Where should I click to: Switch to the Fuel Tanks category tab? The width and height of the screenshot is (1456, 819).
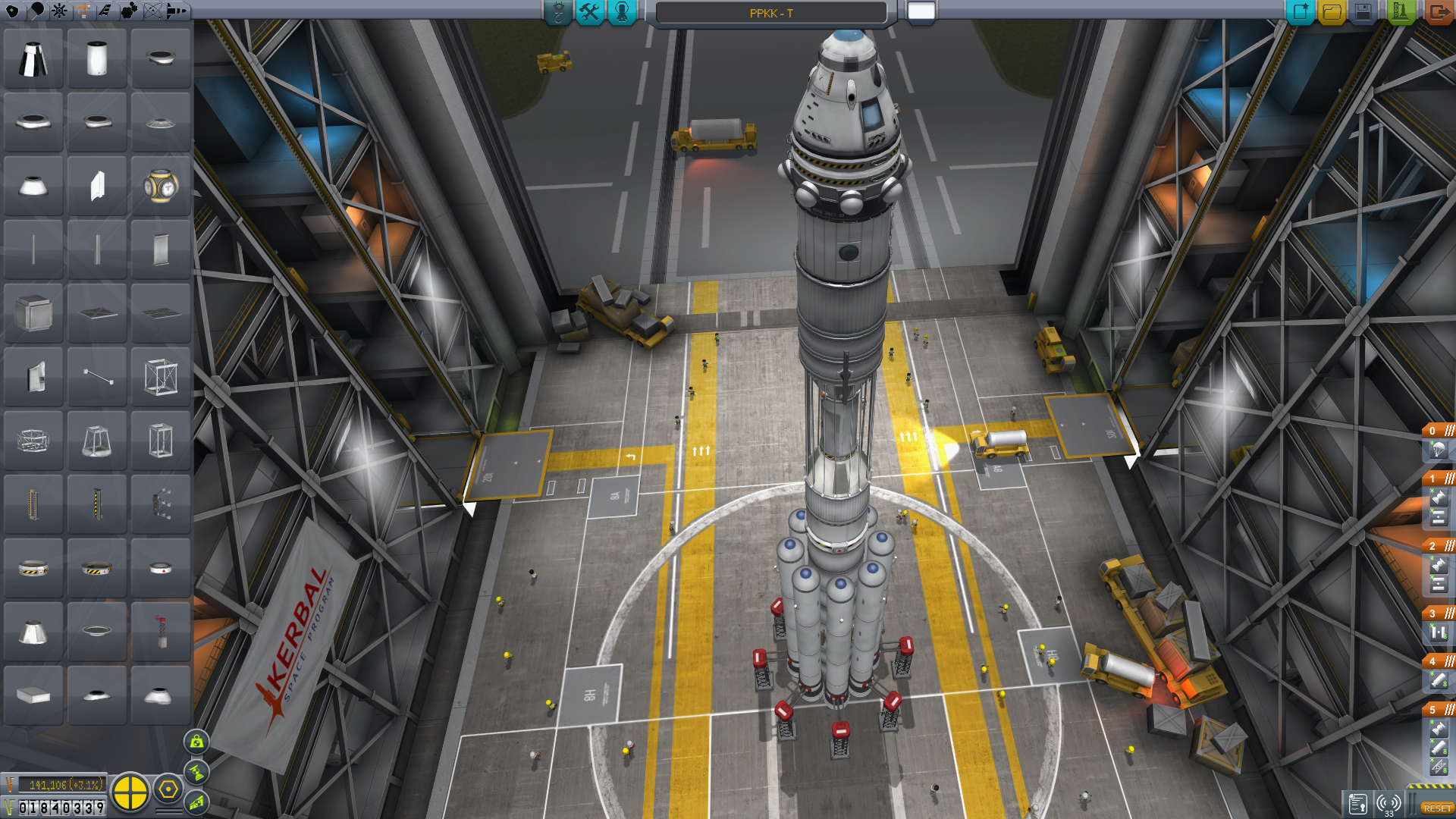click(x=36, y=11)
